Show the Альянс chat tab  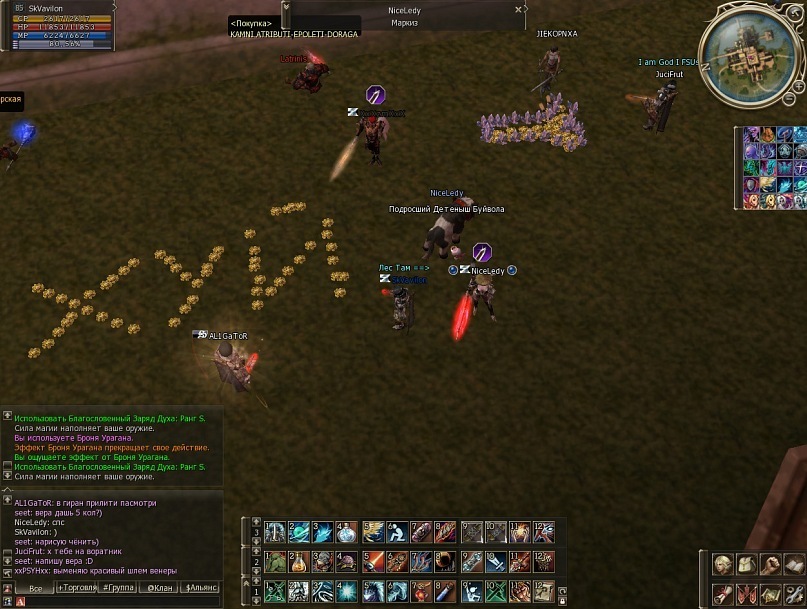click(200, 588)
